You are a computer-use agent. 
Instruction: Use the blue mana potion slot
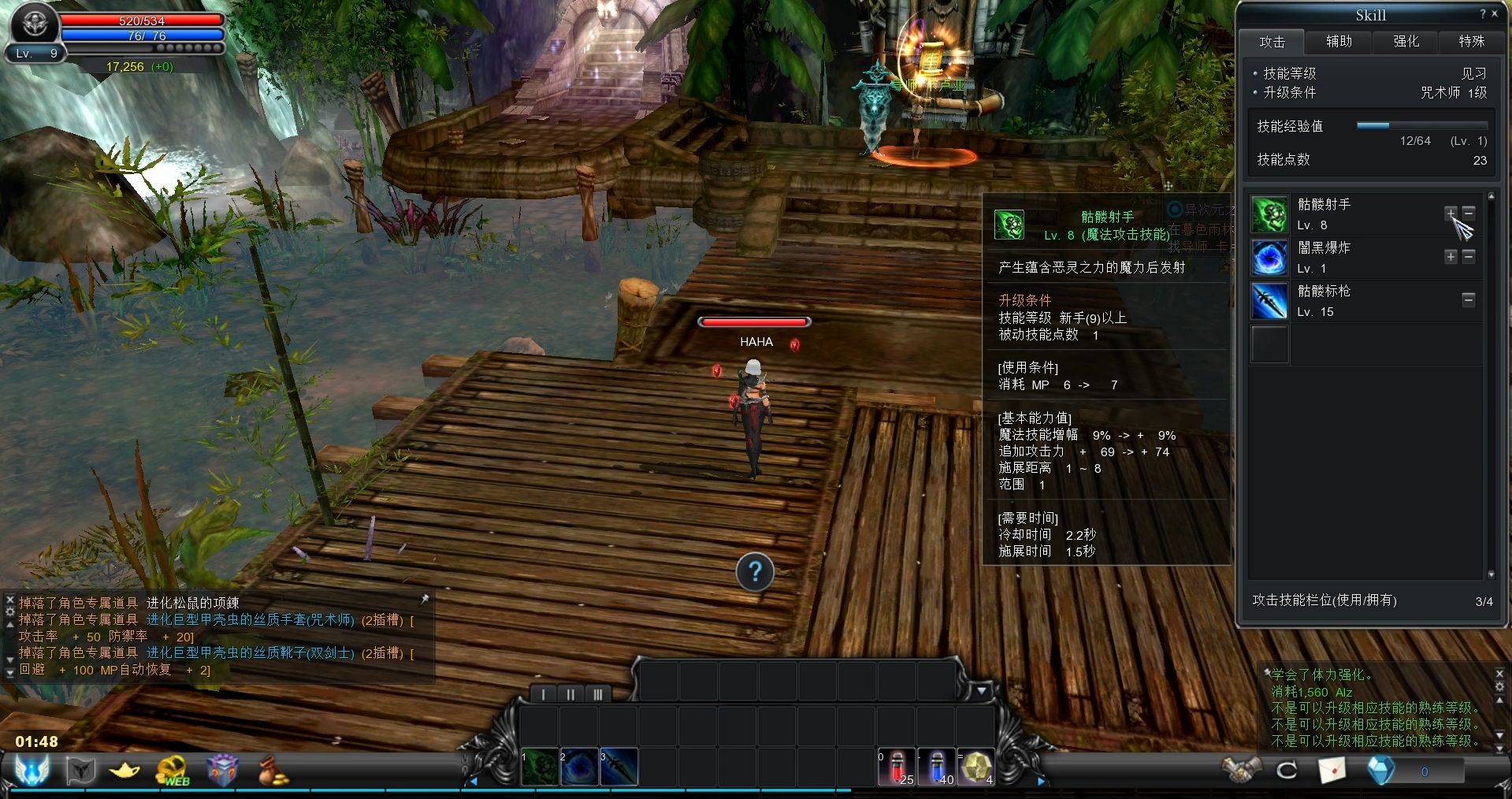936,767
